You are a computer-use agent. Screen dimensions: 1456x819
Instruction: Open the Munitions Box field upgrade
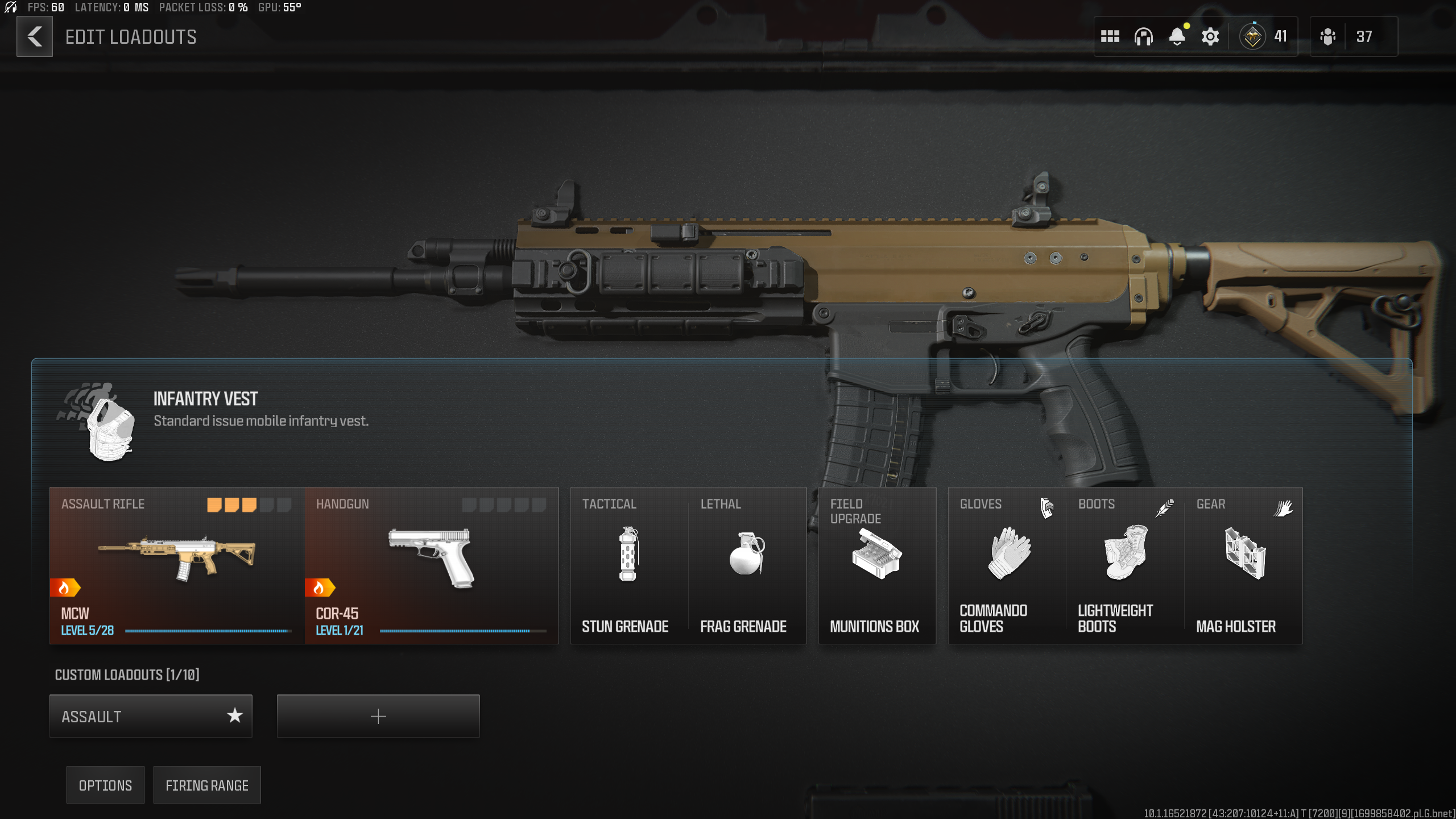876,565
